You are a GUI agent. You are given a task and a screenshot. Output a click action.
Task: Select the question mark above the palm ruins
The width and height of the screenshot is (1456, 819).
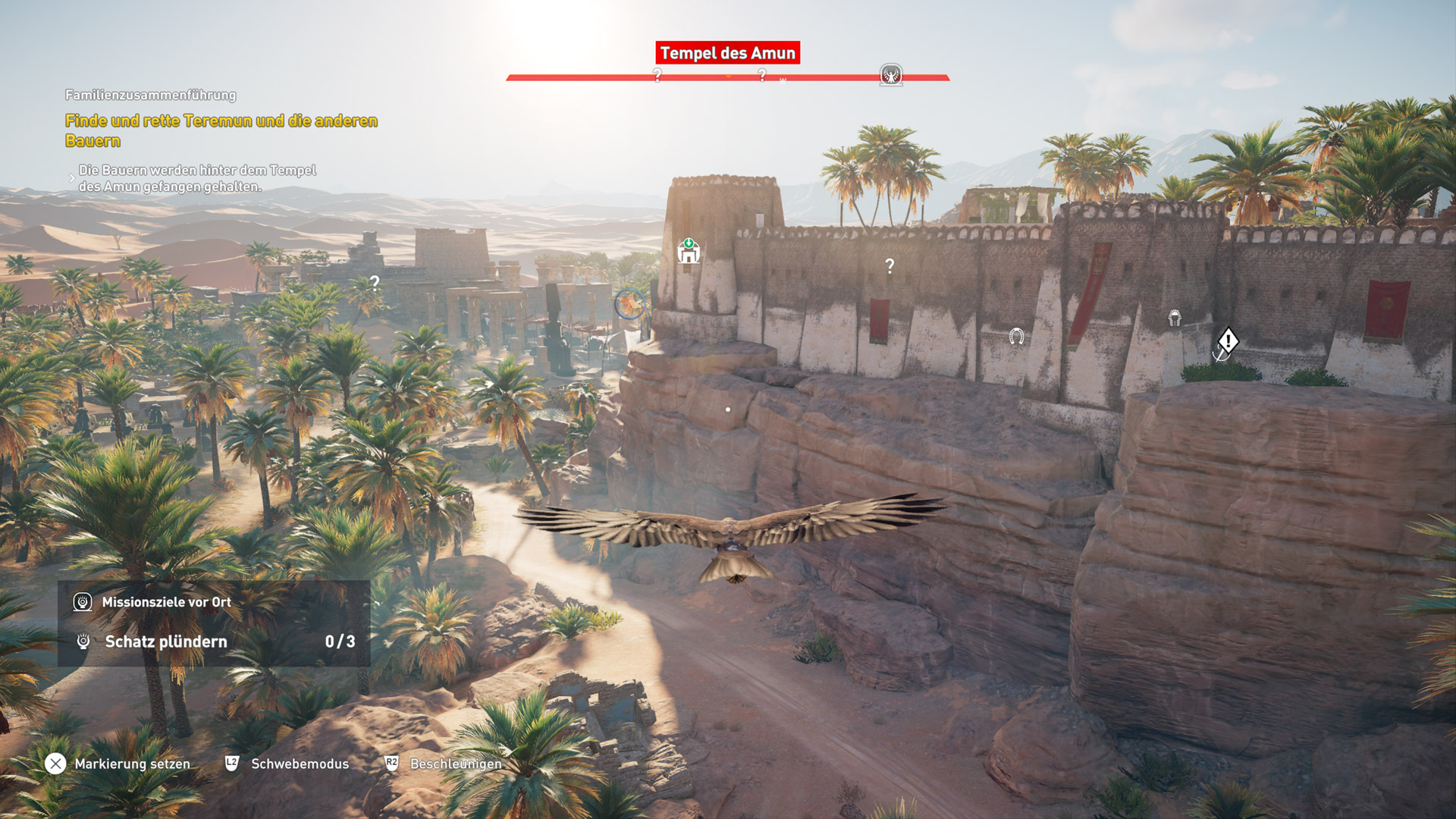(375, 283)
